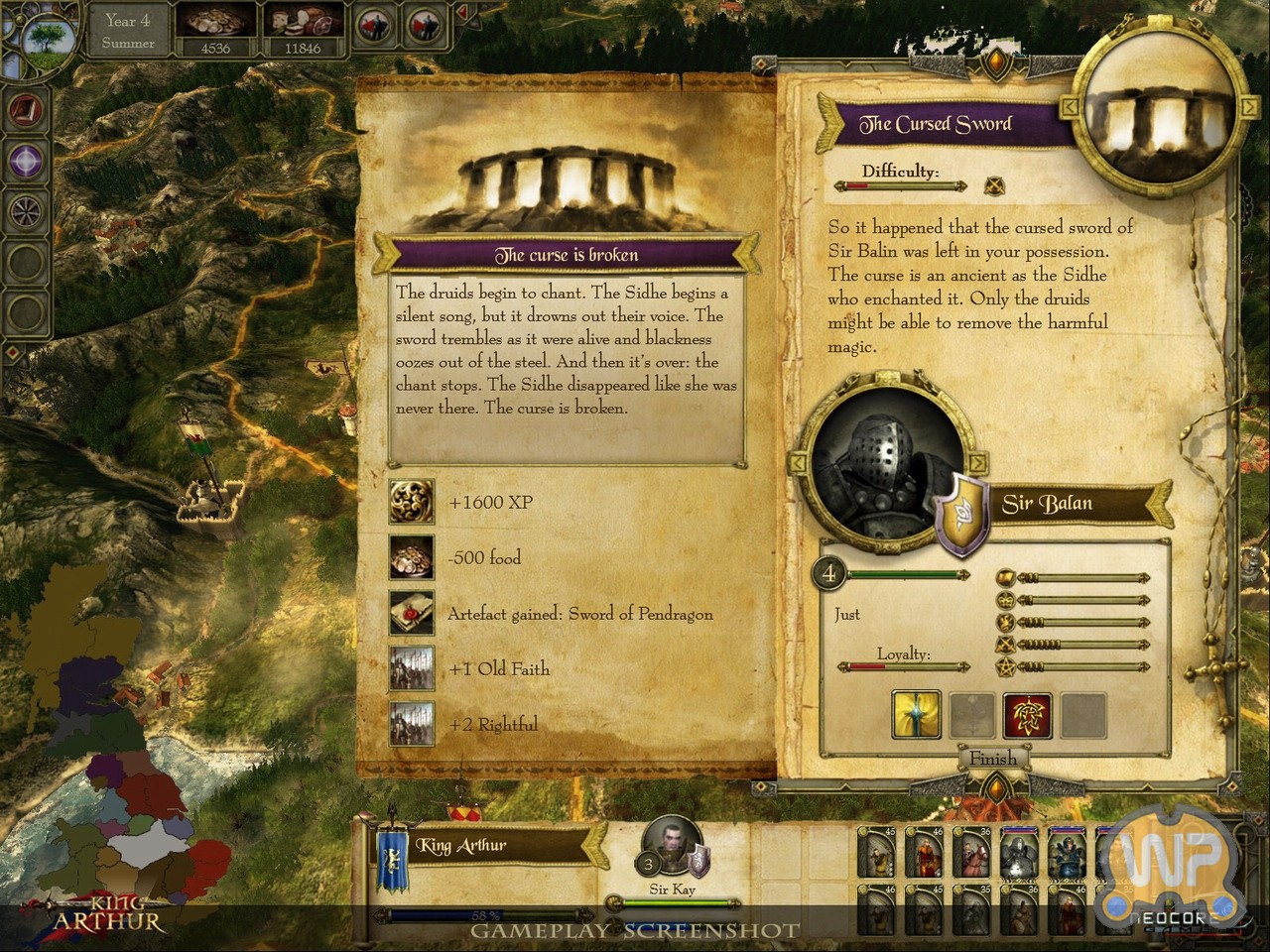Click the seasonal tree emblem
Image resolution: width=1270 pixels, height=952 pixels.
(x=47, y=38)
